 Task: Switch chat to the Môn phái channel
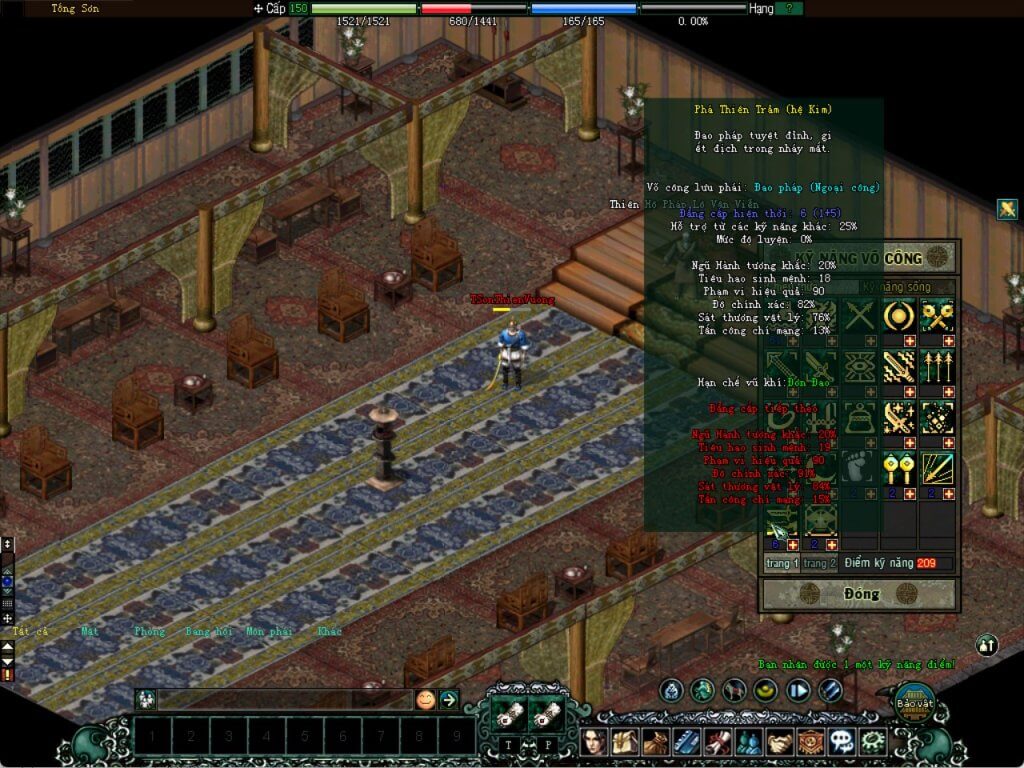coord(268,632)
